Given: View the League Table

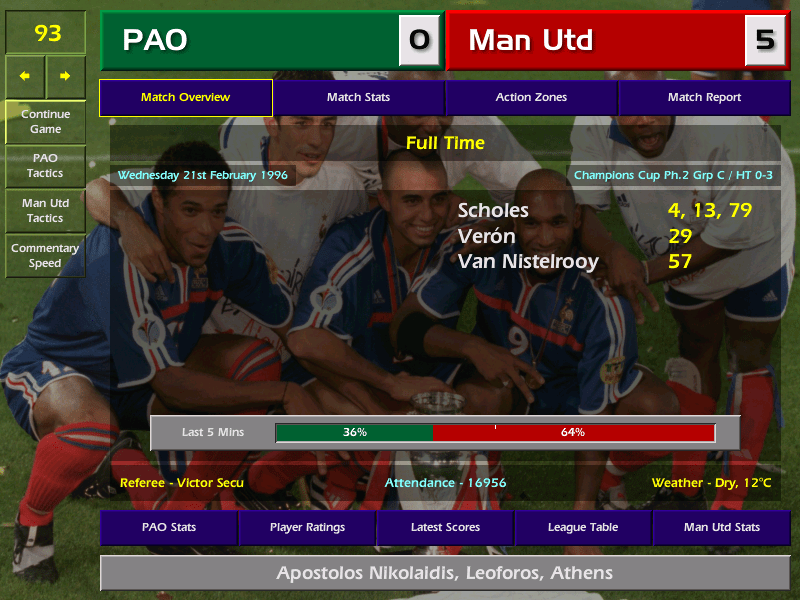Looking at the screenshot, I should coord(583,527).
